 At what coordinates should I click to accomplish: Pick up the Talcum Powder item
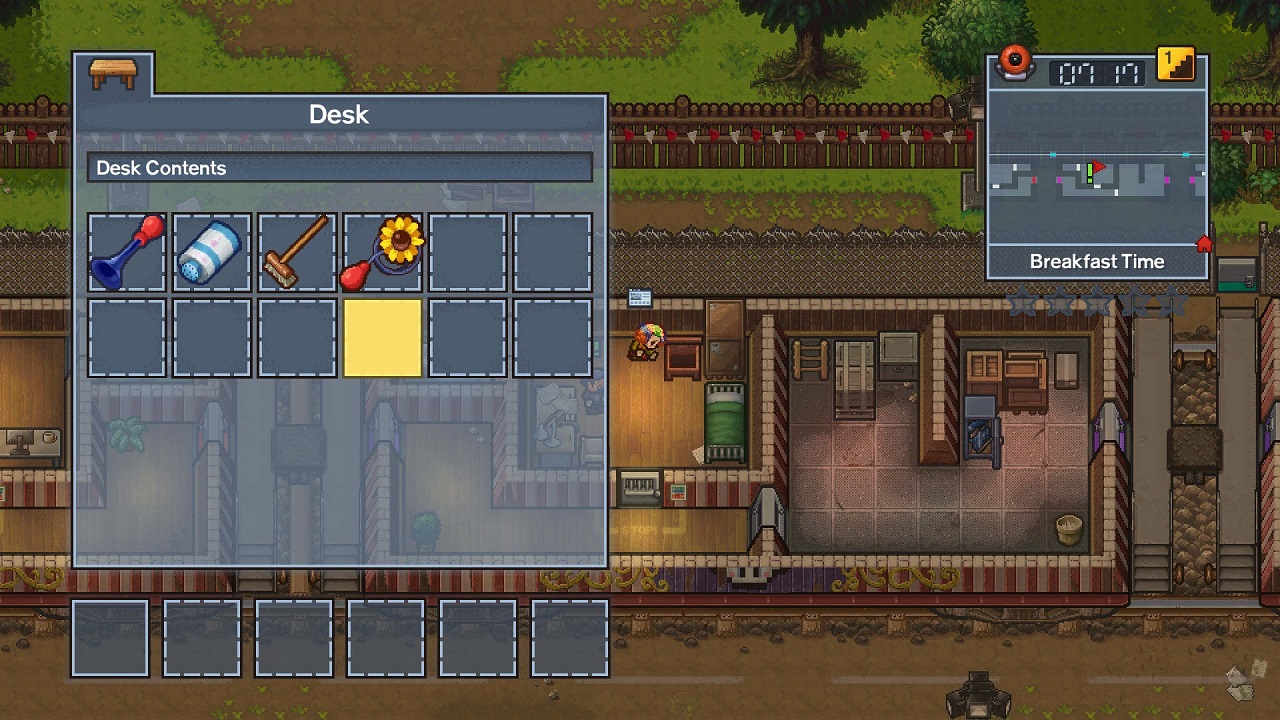[211, 251]
